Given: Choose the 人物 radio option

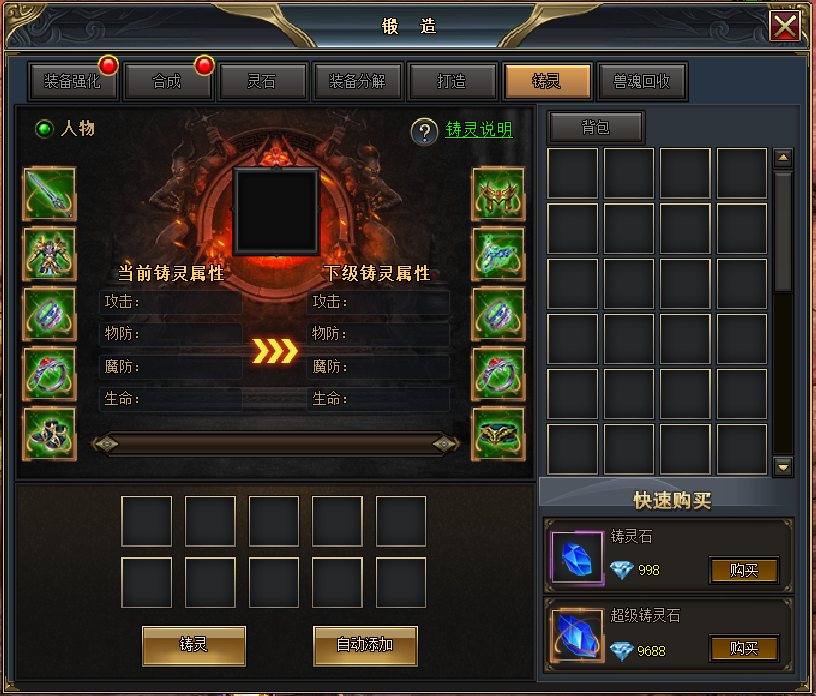Looking at the screenshot, I should pos(44,129).
